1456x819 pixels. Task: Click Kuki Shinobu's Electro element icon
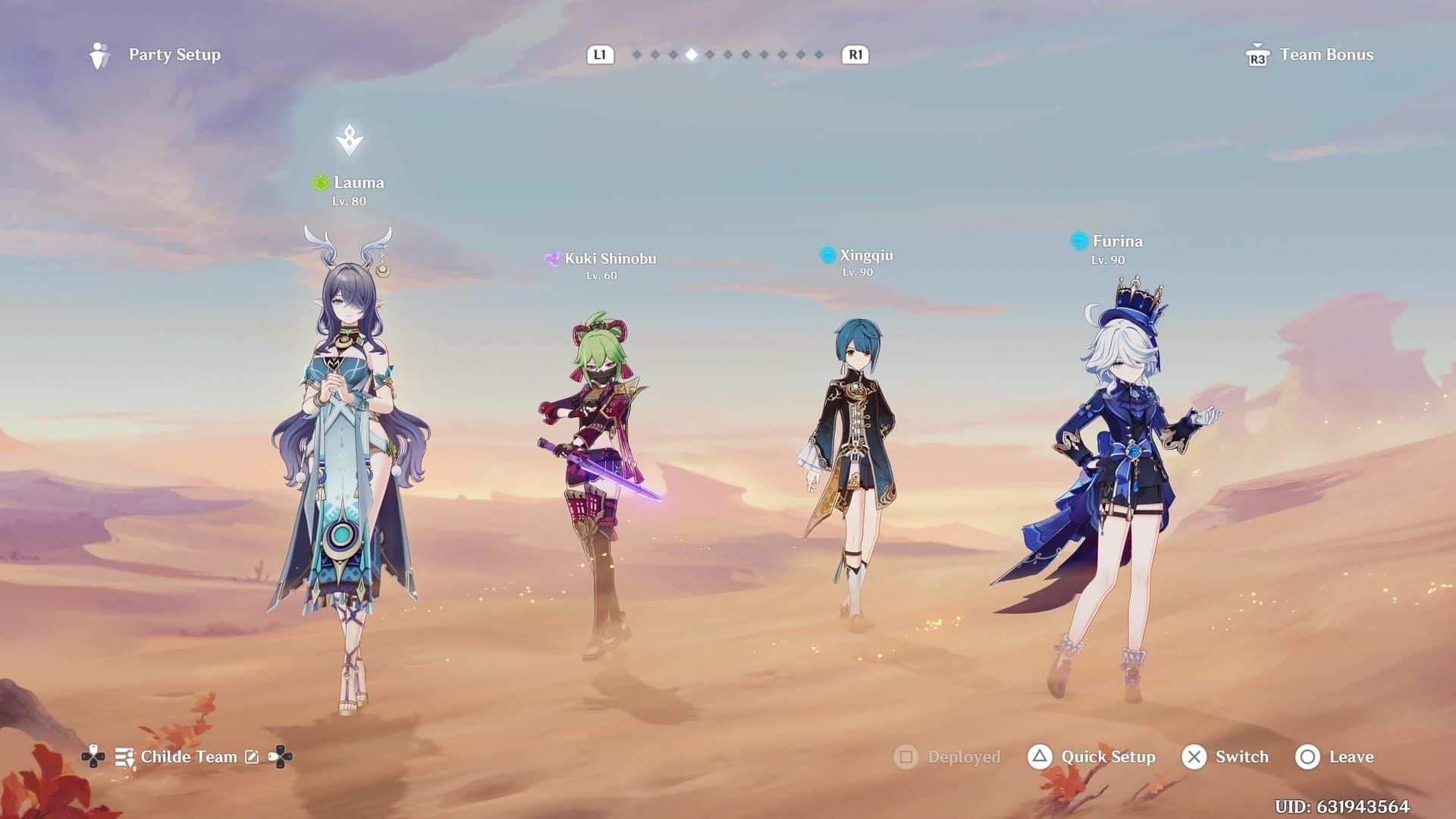(552, 258)
